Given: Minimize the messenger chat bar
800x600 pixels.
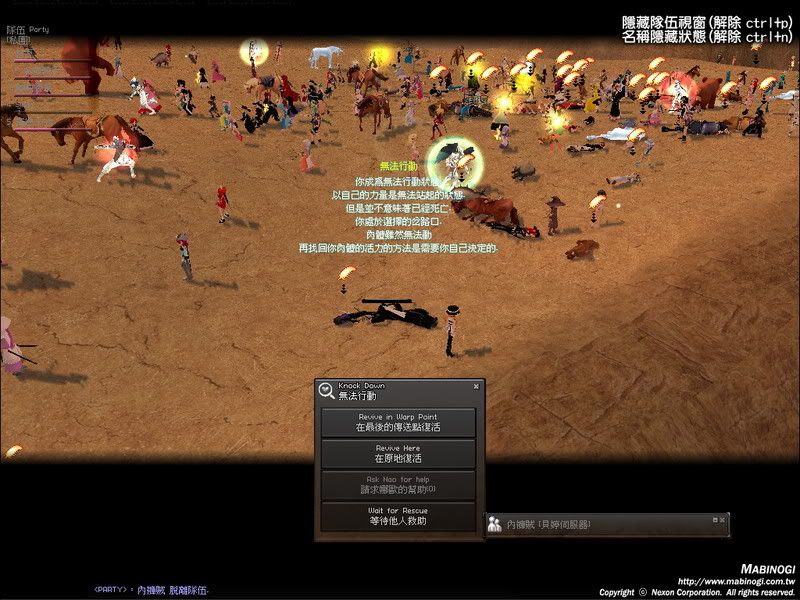Looking at the screenshot, I should click(714, 520).
